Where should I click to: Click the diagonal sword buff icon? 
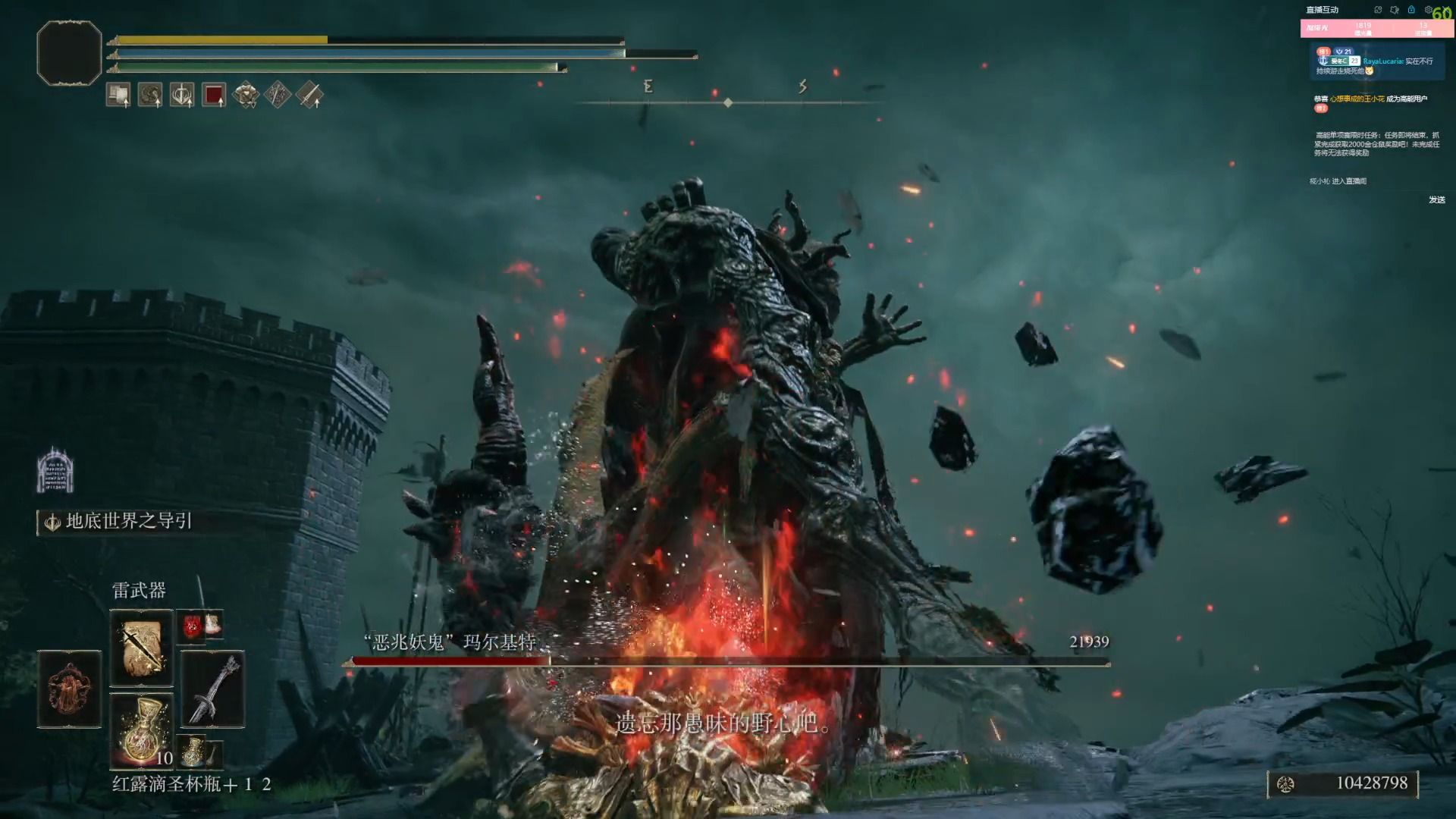[x=309, y=95]
